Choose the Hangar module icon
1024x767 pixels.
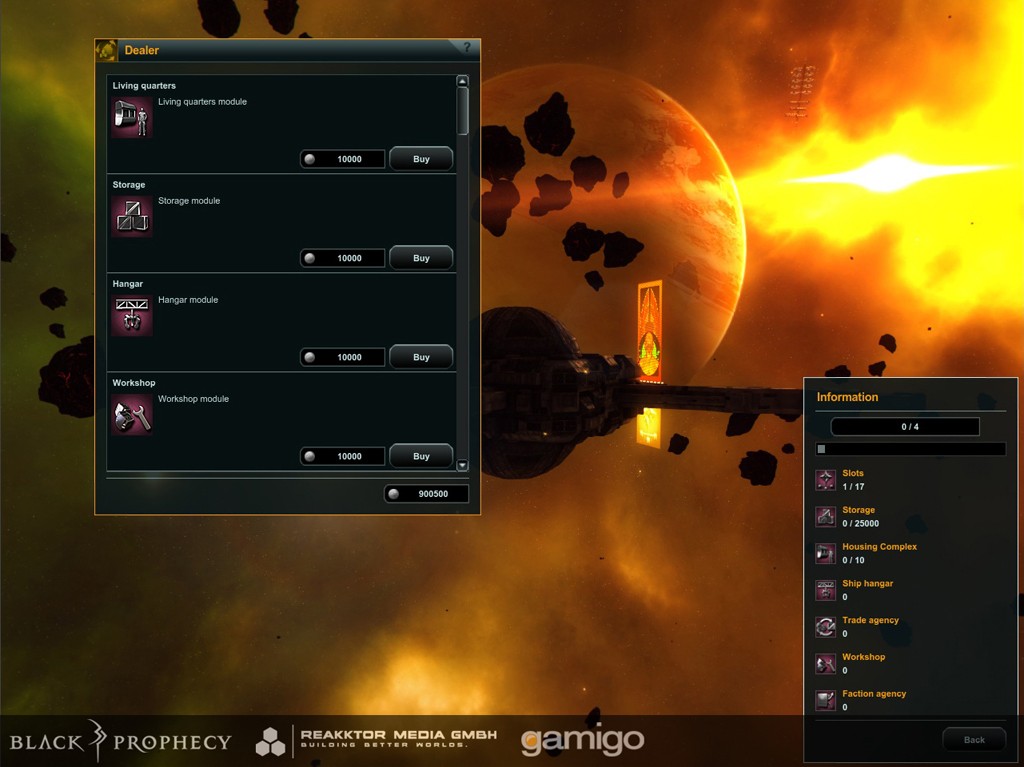[132, 315]
